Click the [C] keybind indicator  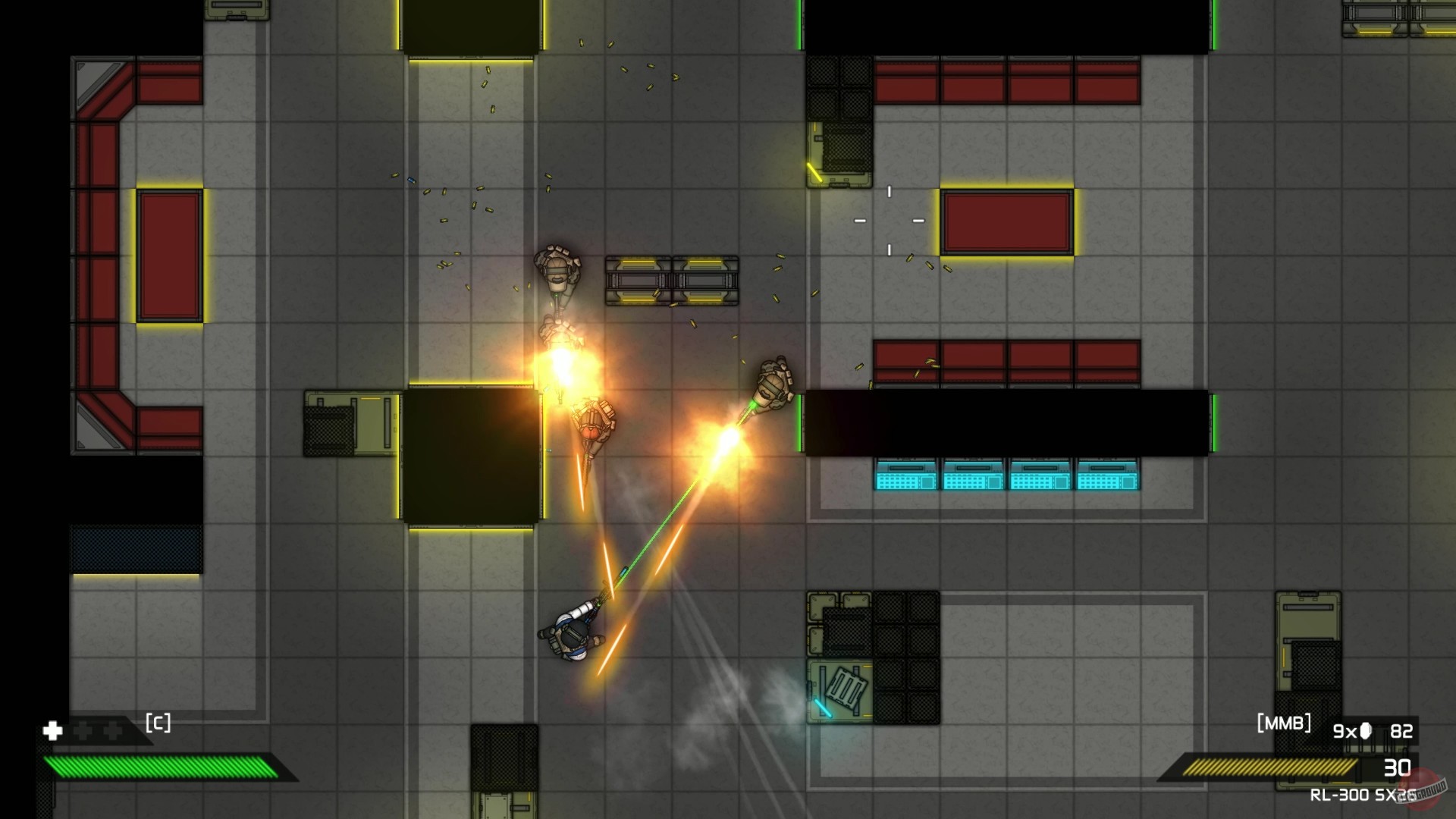point(157,723)
